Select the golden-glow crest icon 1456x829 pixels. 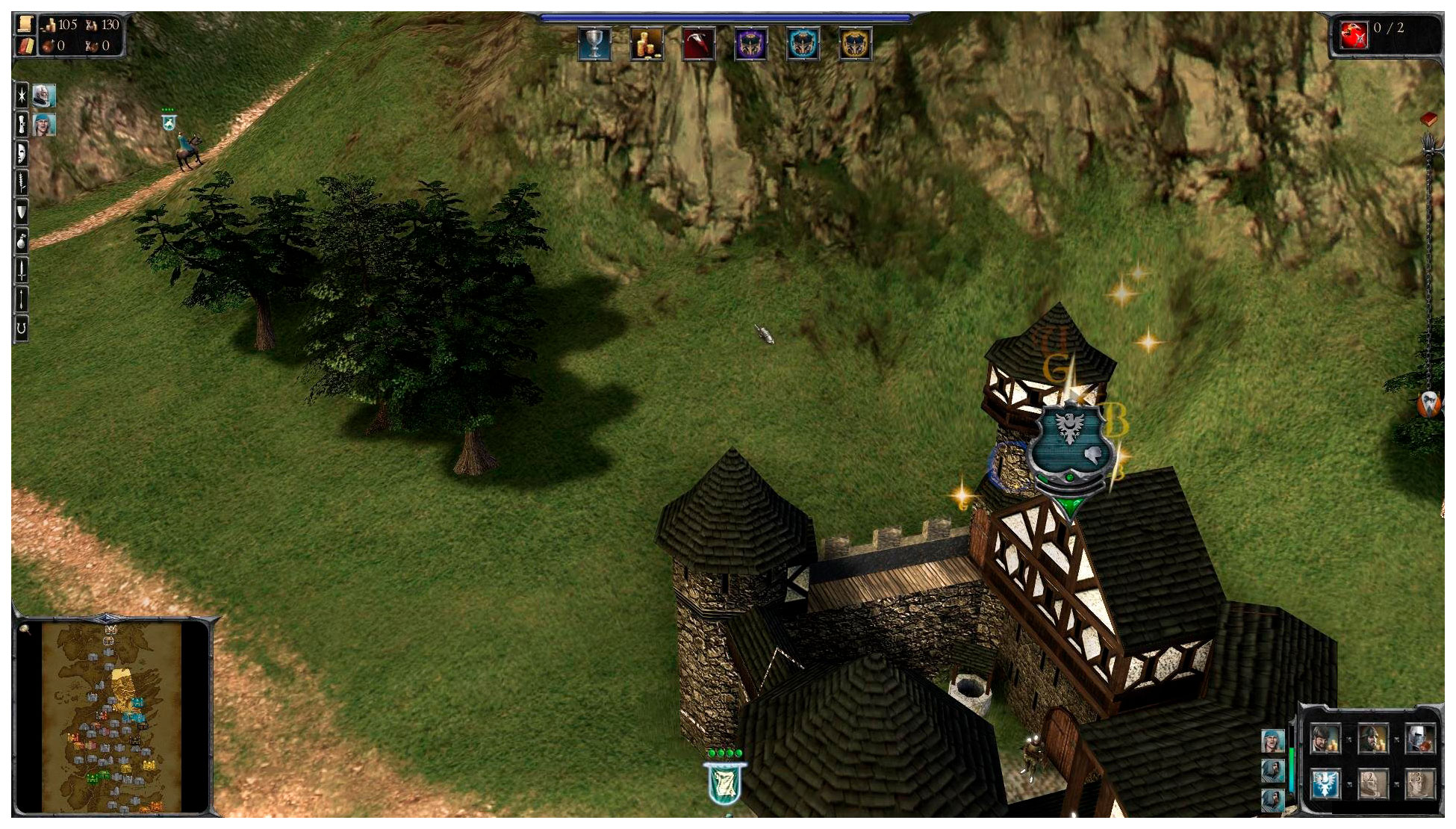855,44
